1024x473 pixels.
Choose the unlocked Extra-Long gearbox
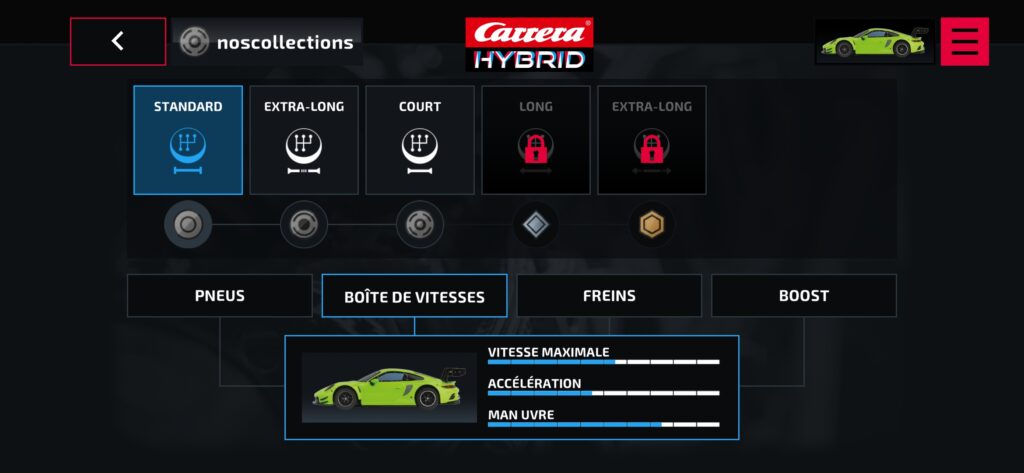tap(304, 140)
